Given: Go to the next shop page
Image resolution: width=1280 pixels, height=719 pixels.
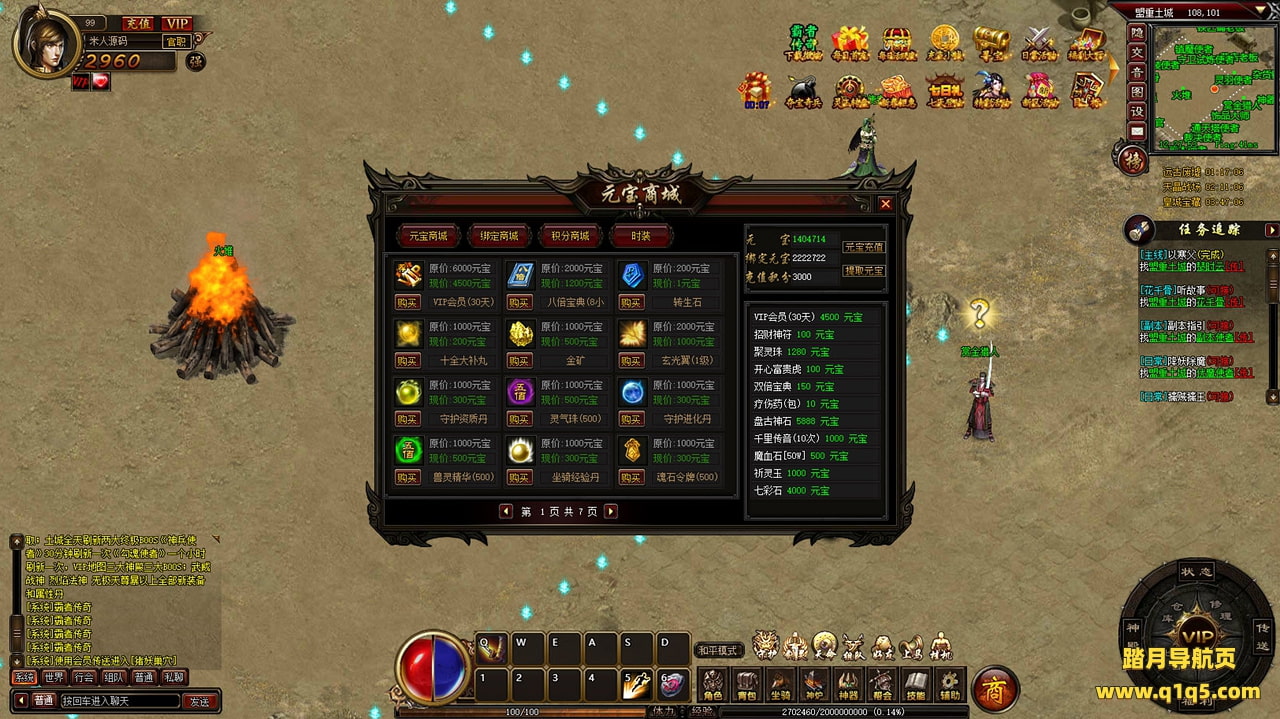Looking at the screenshot, I should pos(610,511).
